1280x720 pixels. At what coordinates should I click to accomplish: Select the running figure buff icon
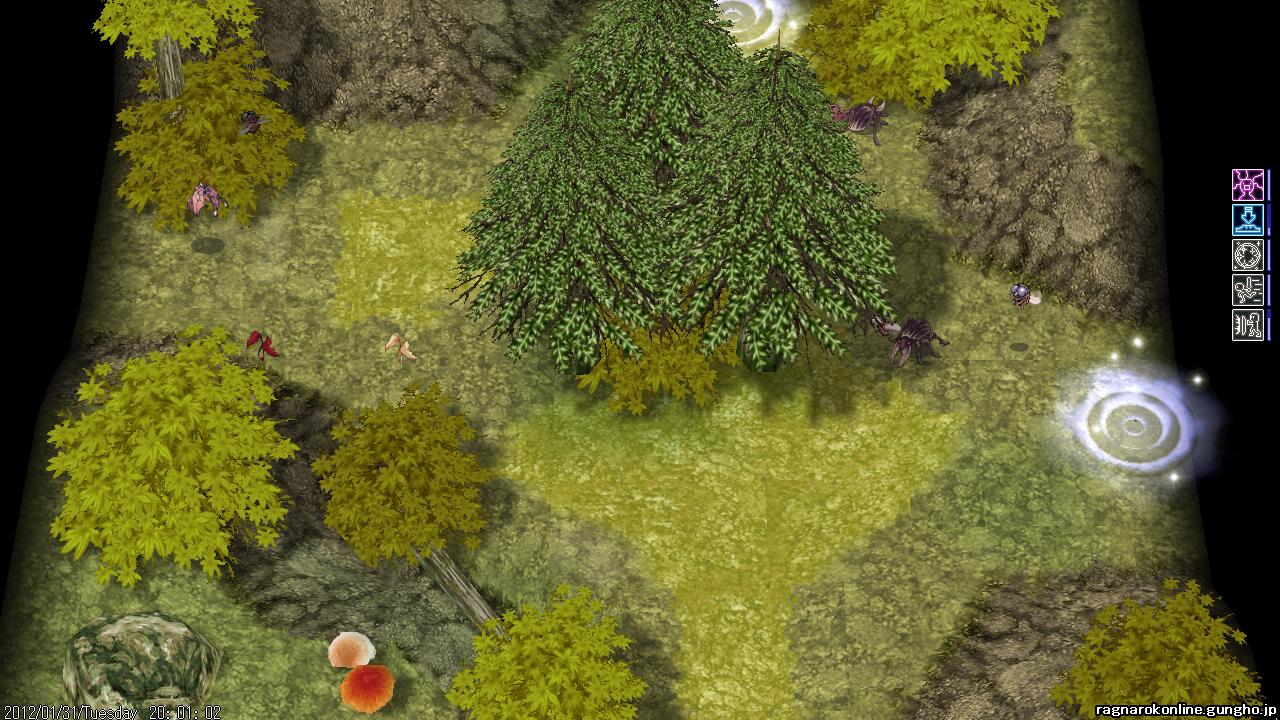click(1247, 290)
